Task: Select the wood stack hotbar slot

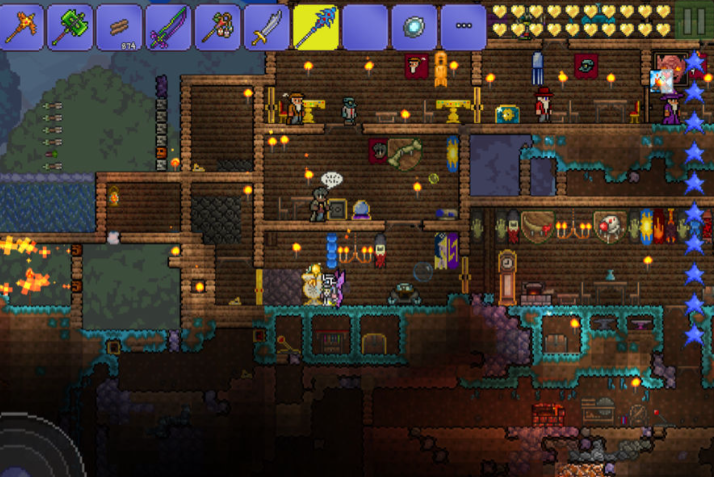Action: [121, 27]
